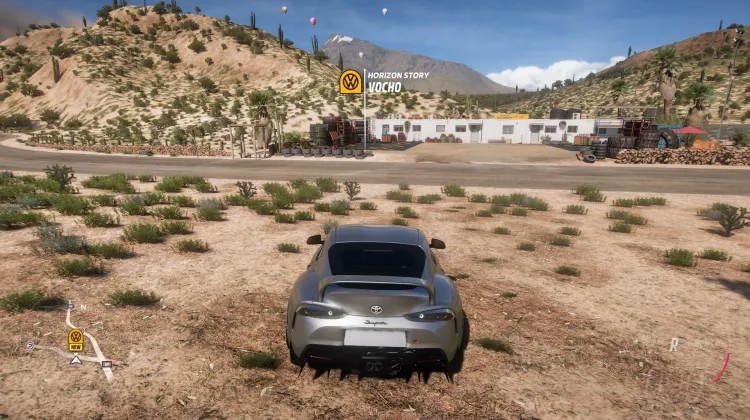This screenshot has height=420, width=750.
Task: Click the player arrow on the minimap
Action: tap(76, 359)
